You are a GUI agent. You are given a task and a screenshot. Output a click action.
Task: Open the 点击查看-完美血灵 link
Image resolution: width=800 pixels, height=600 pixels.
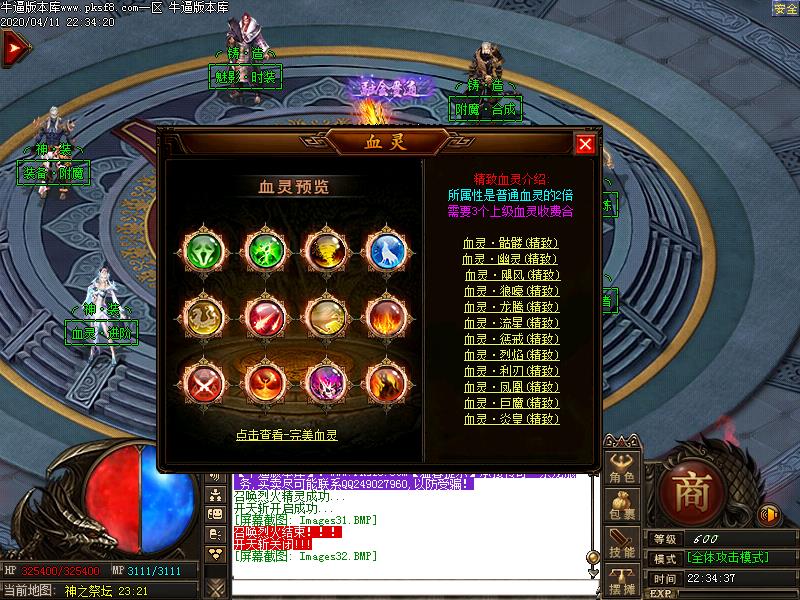point(287,435)
